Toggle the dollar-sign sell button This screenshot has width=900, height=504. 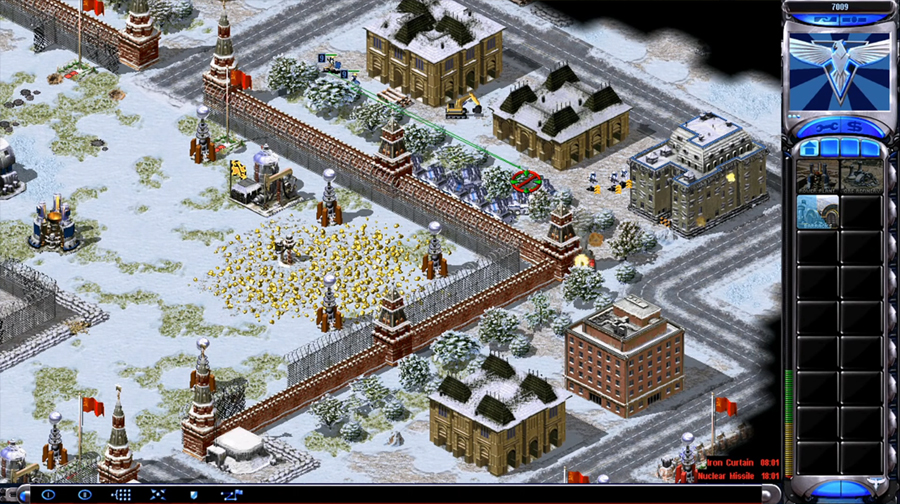coord(852,127)
